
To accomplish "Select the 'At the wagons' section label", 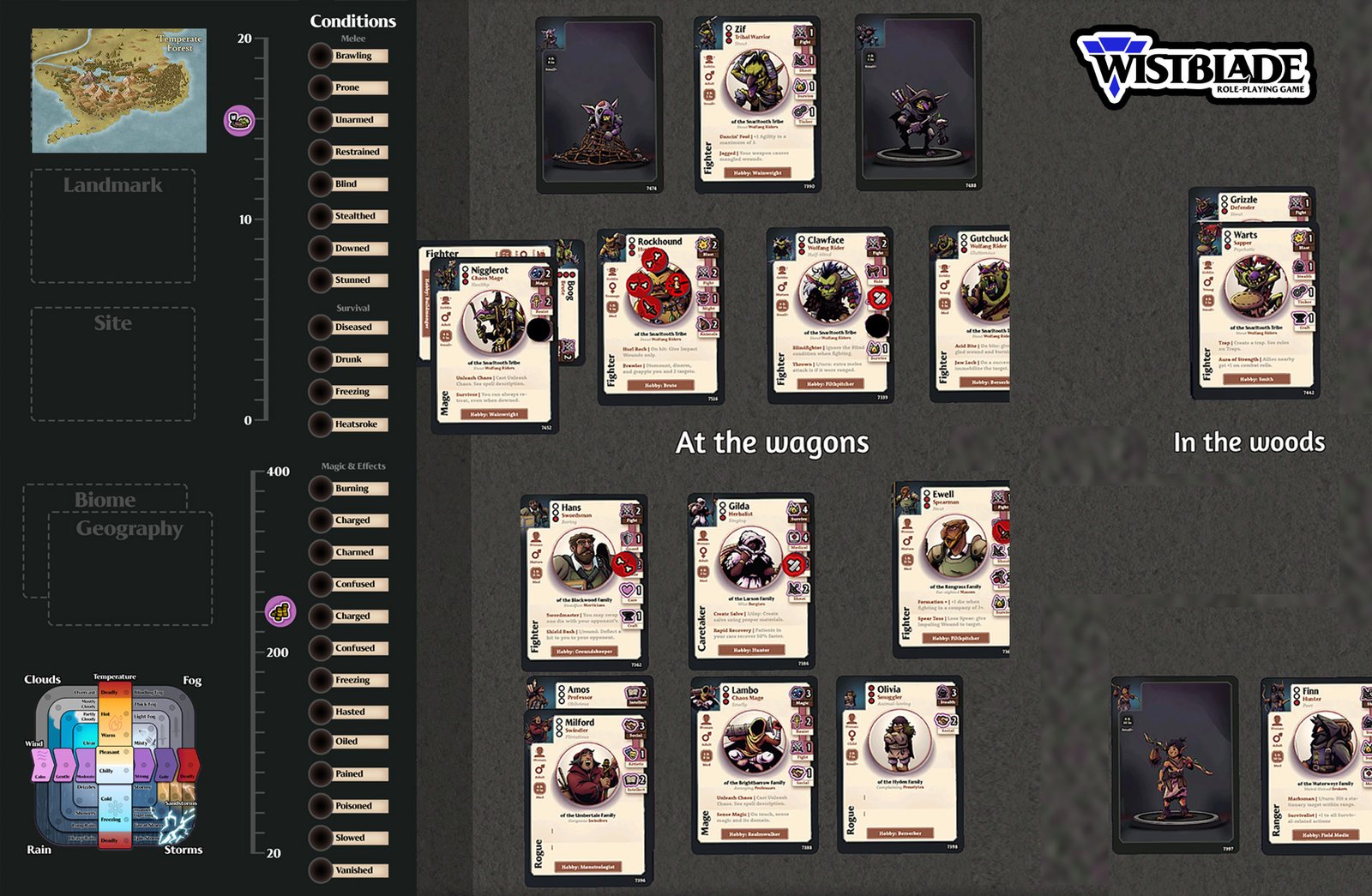I will pos(772,444).
